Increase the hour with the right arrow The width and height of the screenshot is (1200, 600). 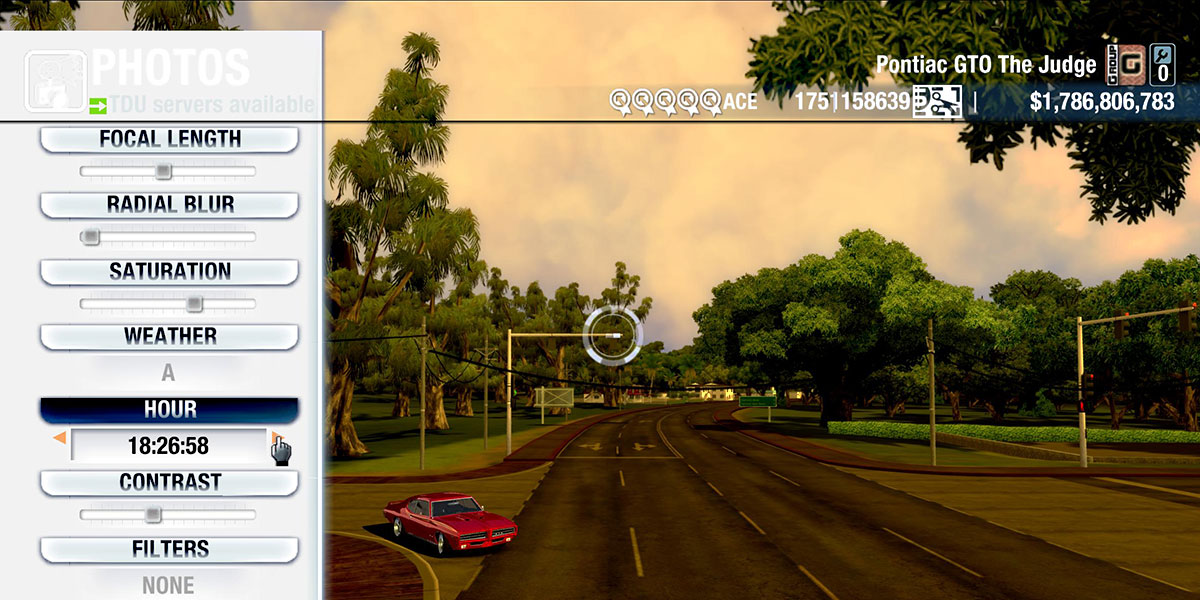coord(274,438)
